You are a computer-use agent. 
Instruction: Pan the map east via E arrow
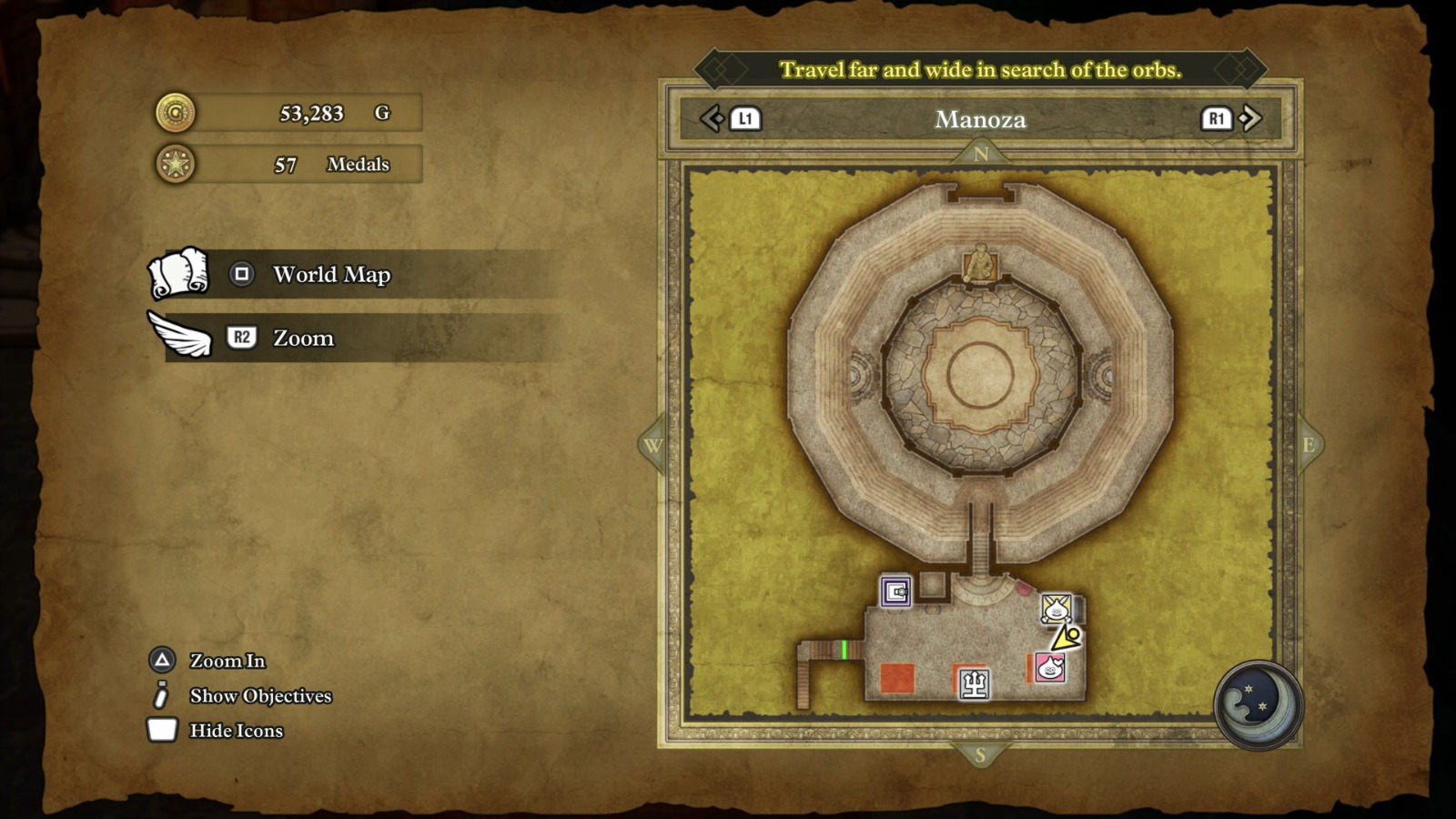pos(1309,445)
